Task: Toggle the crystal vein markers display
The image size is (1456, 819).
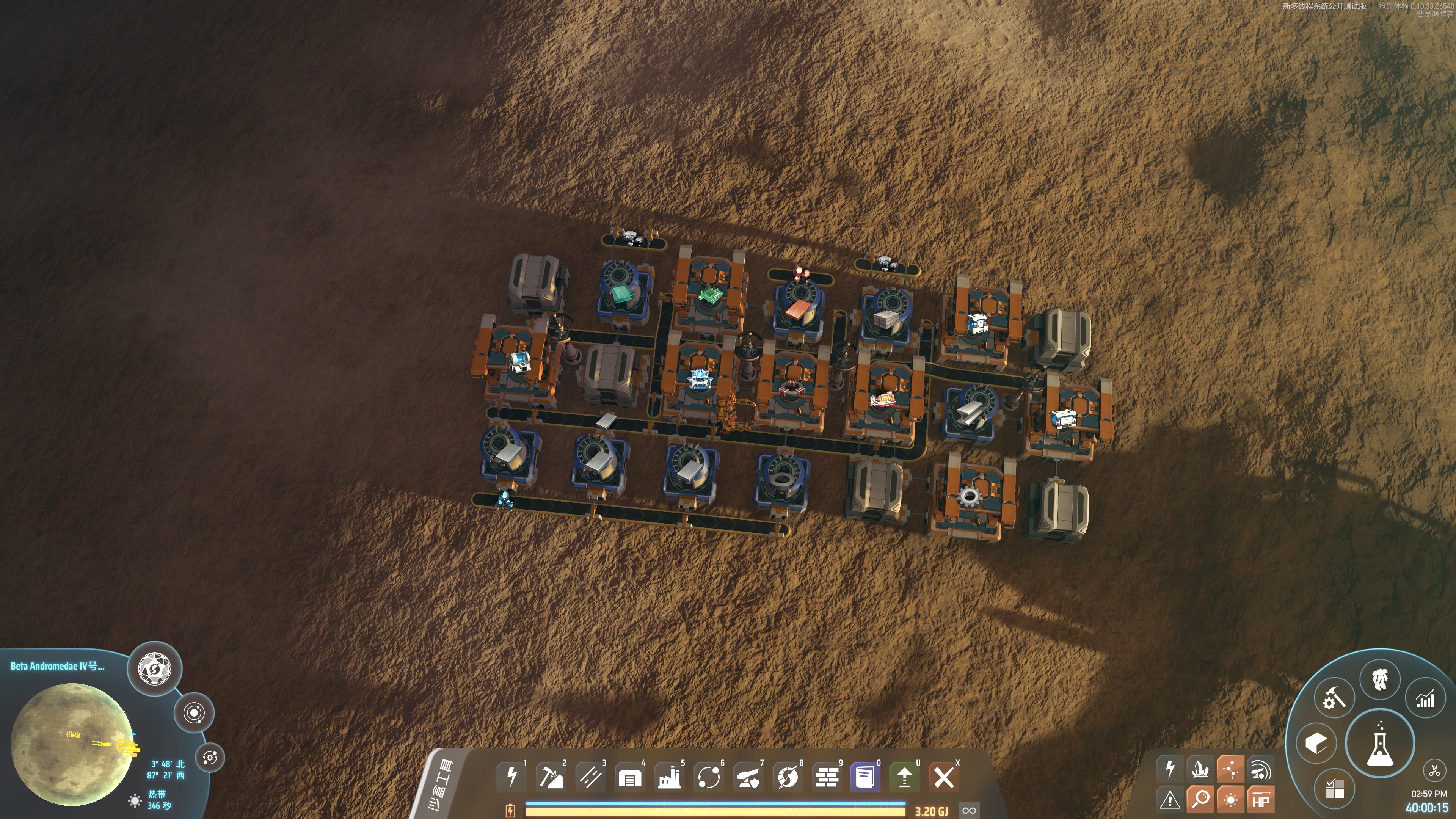Action: (x=1200, y=769)
